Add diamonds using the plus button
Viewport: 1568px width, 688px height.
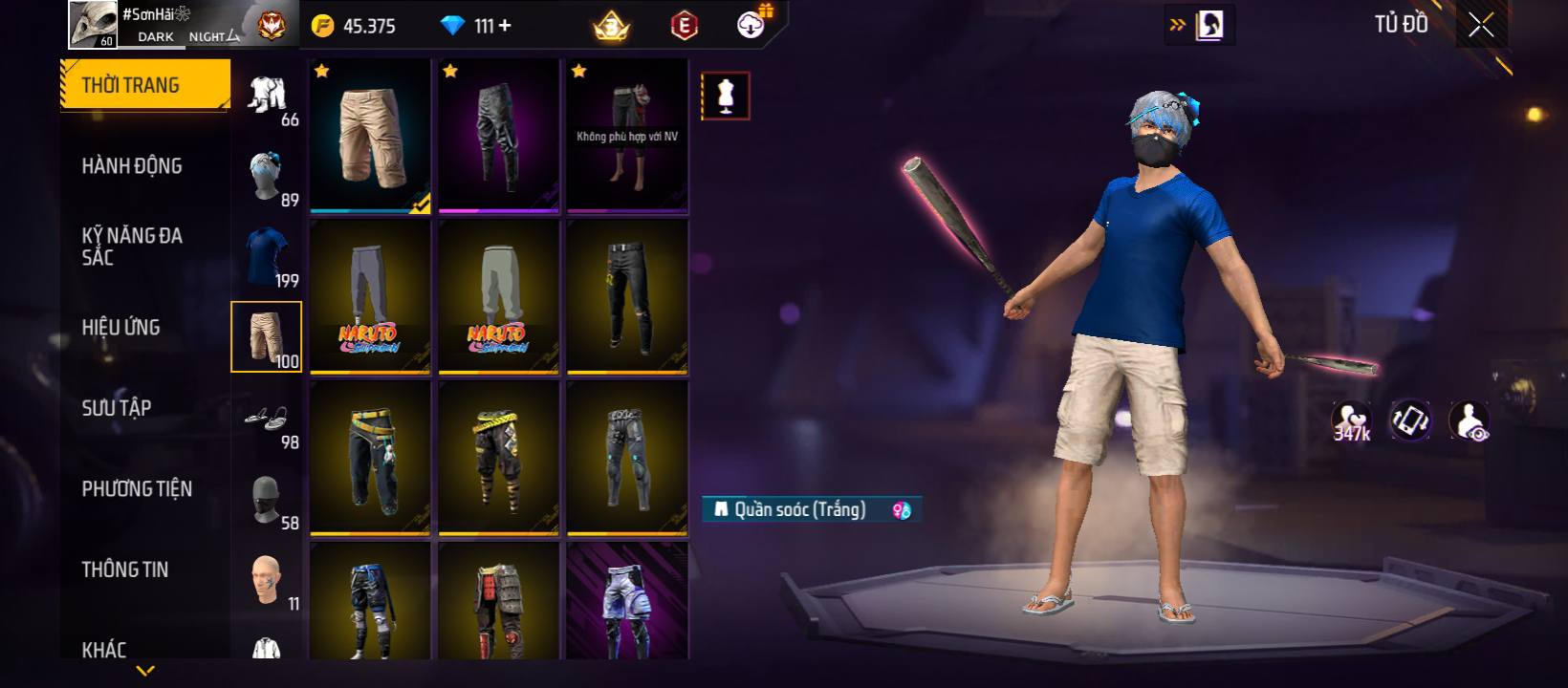click(505, 26)
